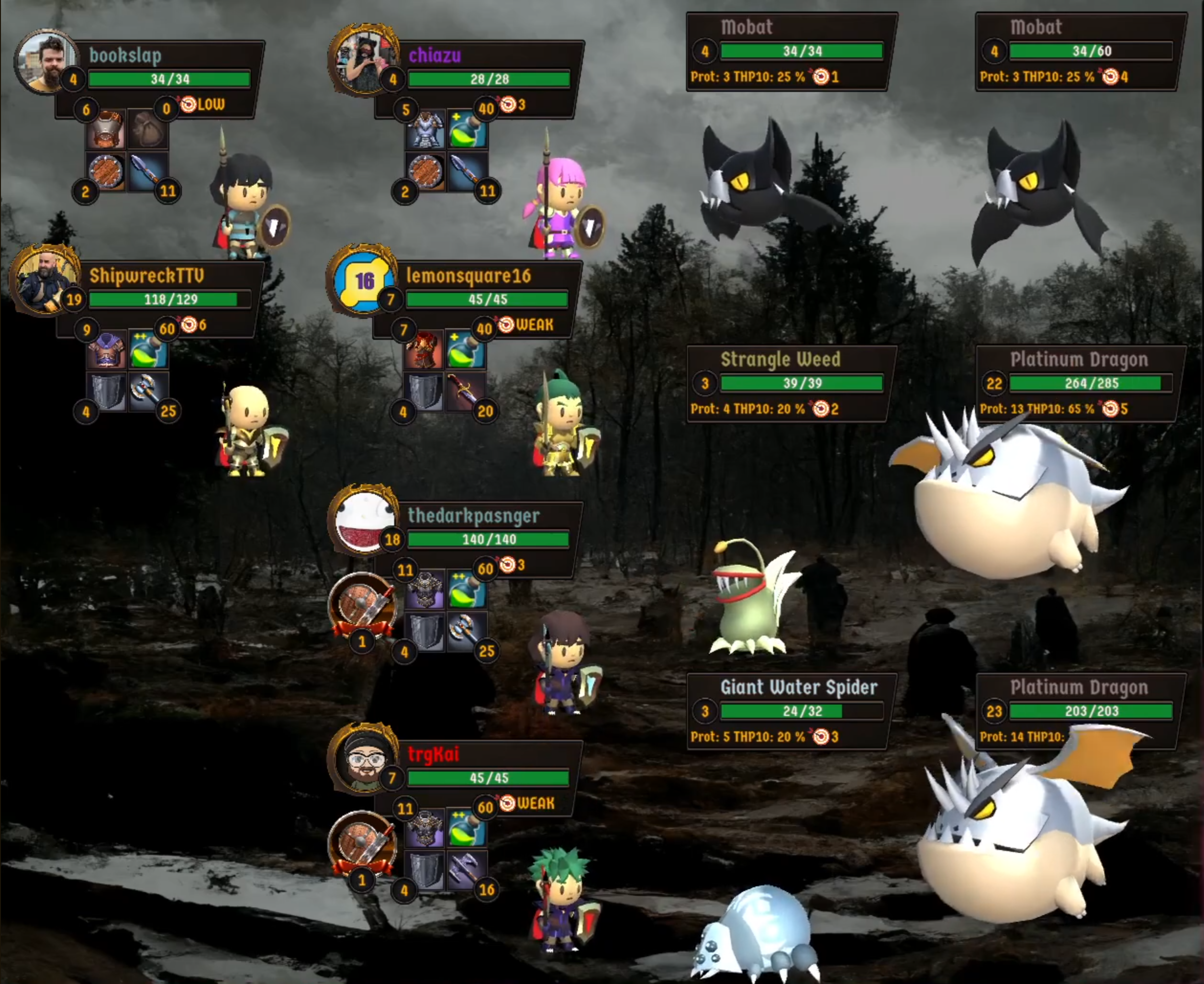The height and width of the screenshot is (984, 1204).
Task: Target the Giant Water Spider panel
Action: (791, 711)
